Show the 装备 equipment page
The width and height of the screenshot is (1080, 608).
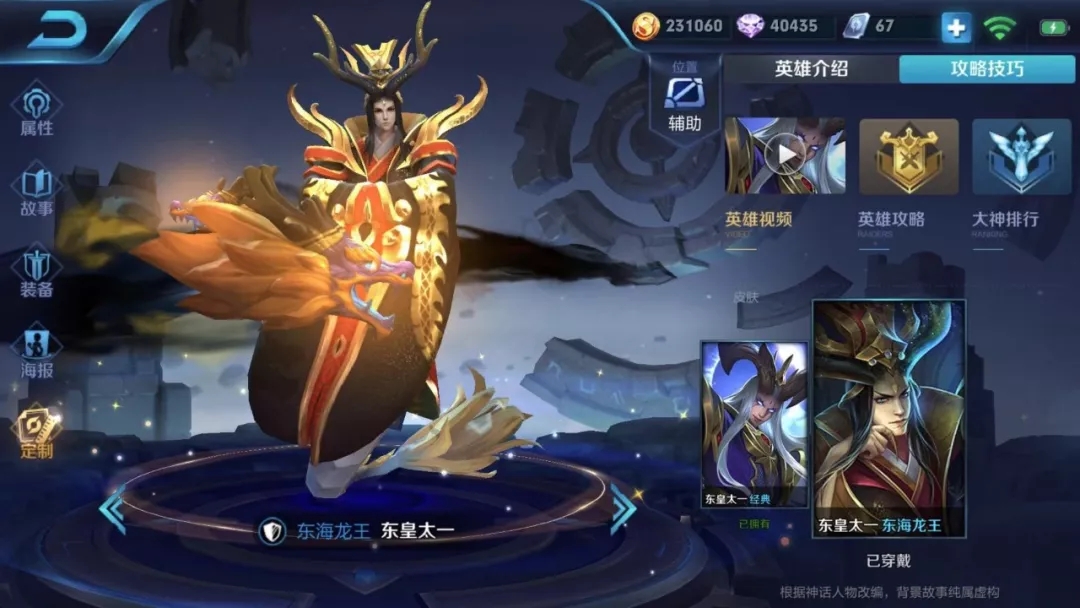pos(37,271)
